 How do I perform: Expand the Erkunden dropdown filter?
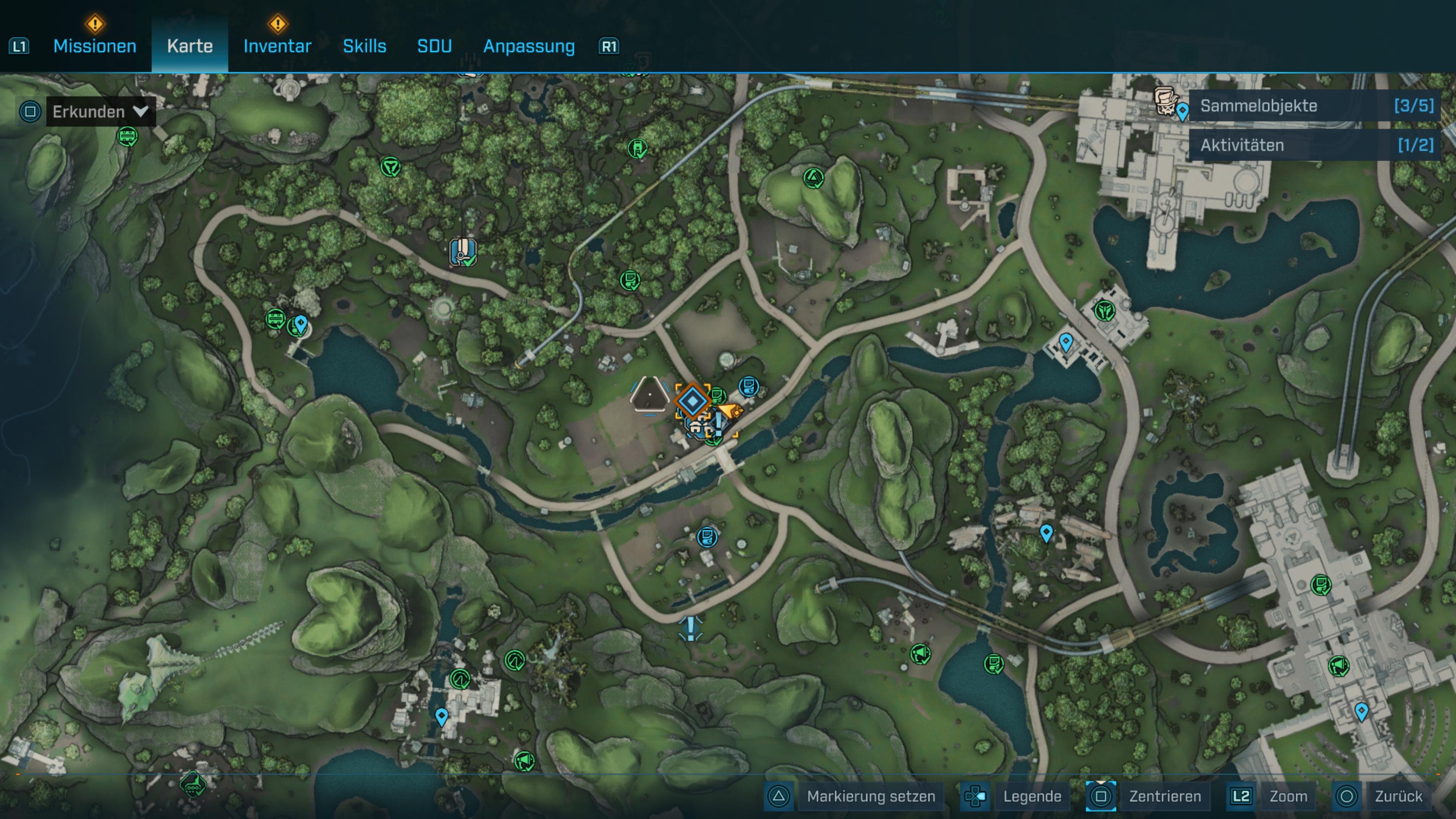pos(99,111)
